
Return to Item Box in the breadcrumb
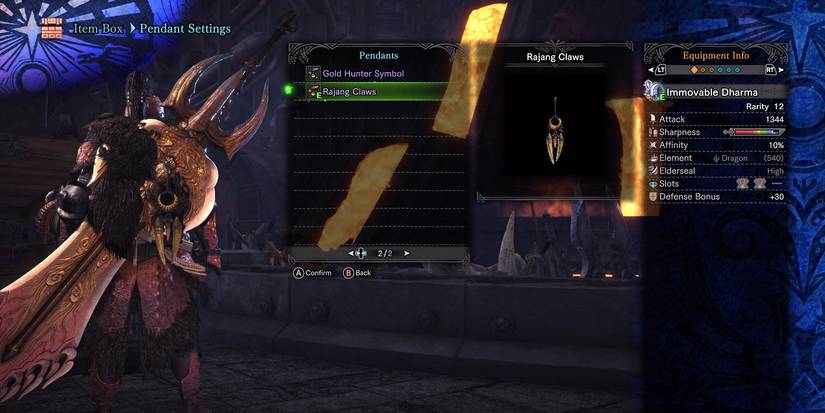coord(97,29)
